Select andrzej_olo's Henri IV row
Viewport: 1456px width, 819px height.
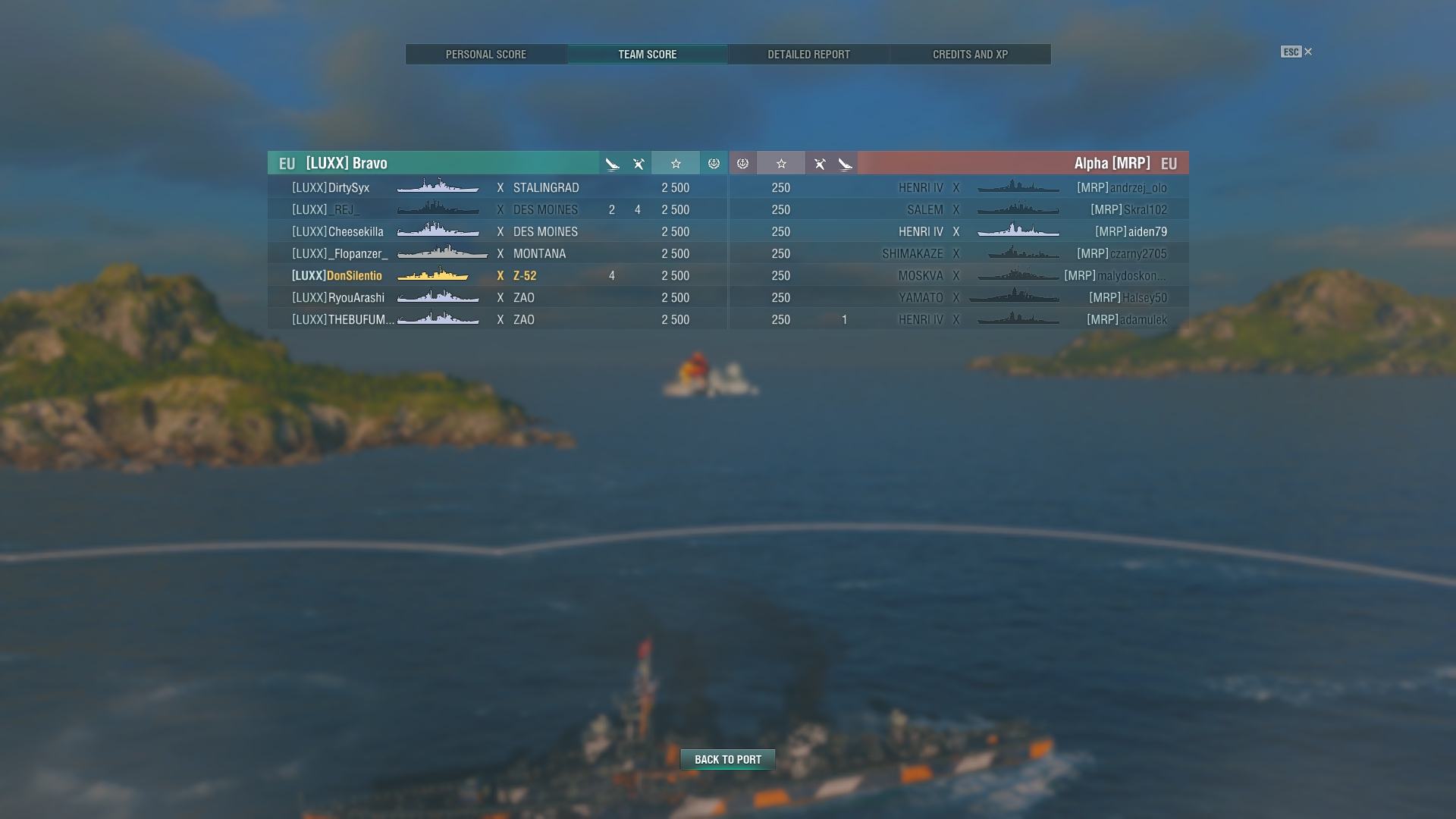click(959, 188)
